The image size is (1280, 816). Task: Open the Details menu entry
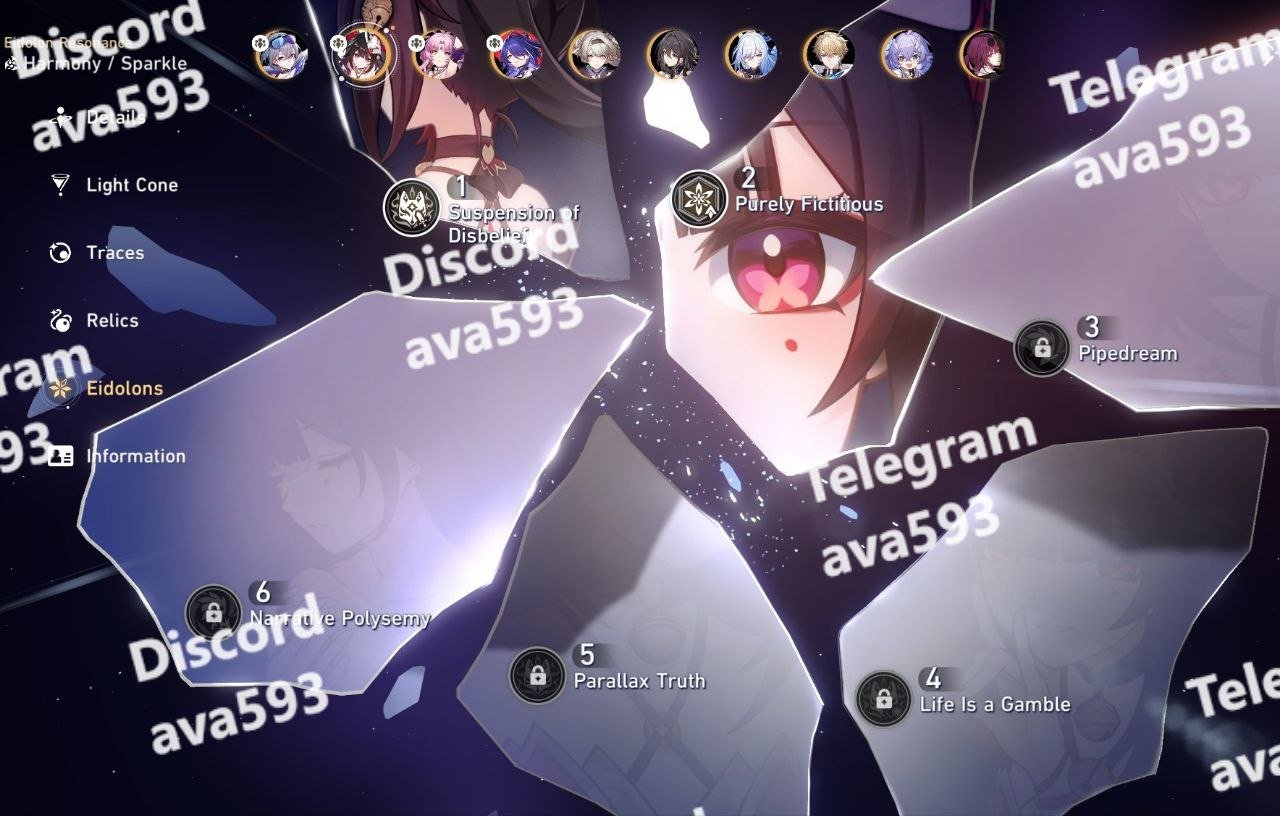tap(115, 118)
